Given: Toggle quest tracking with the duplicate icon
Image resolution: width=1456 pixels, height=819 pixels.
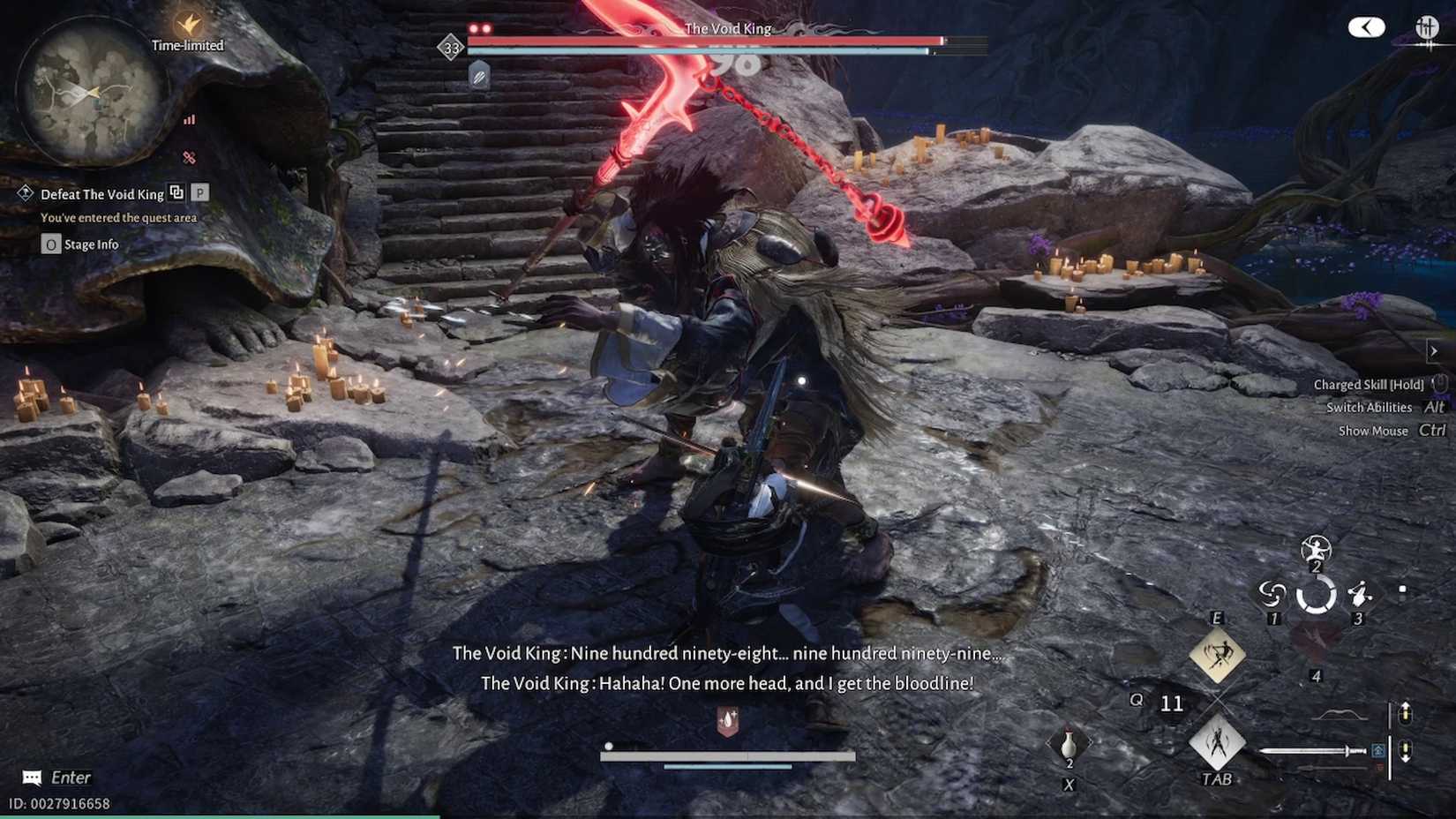Looking at the screenshot, I should (x=177, y=193).
